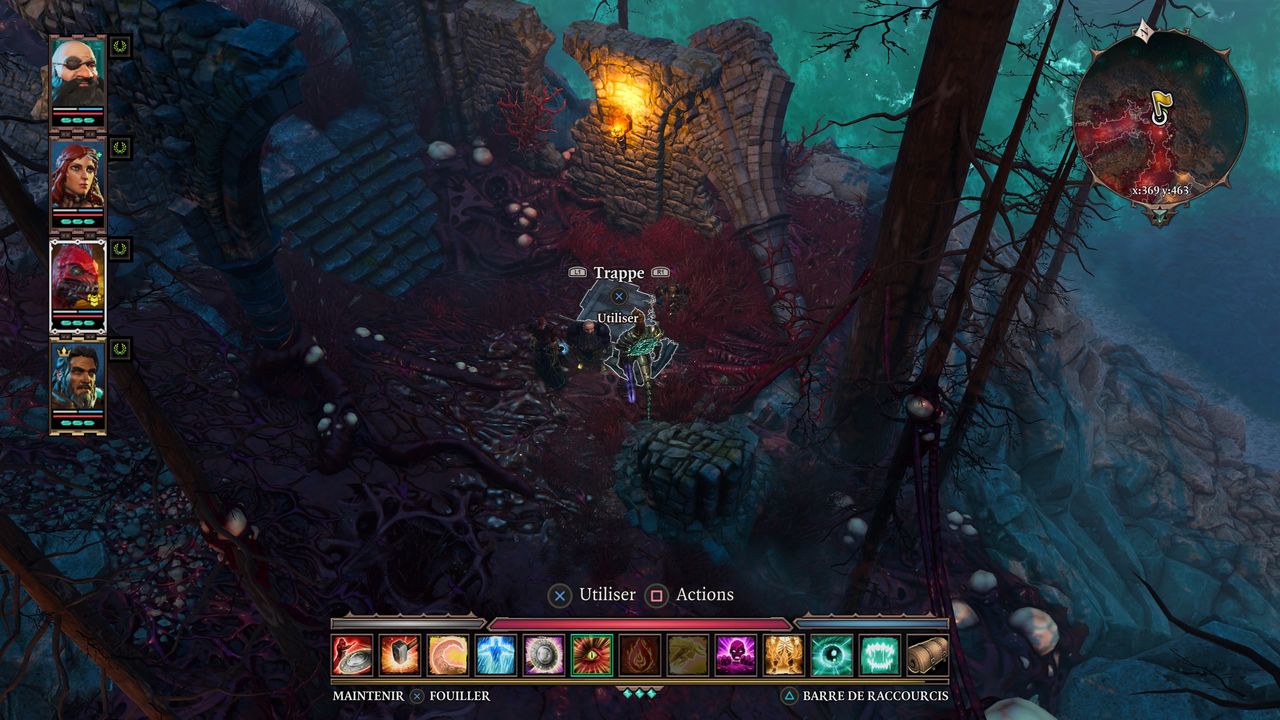Use the teal eye skill
This screenshot has width=1280, height=720.
point(832,655)
